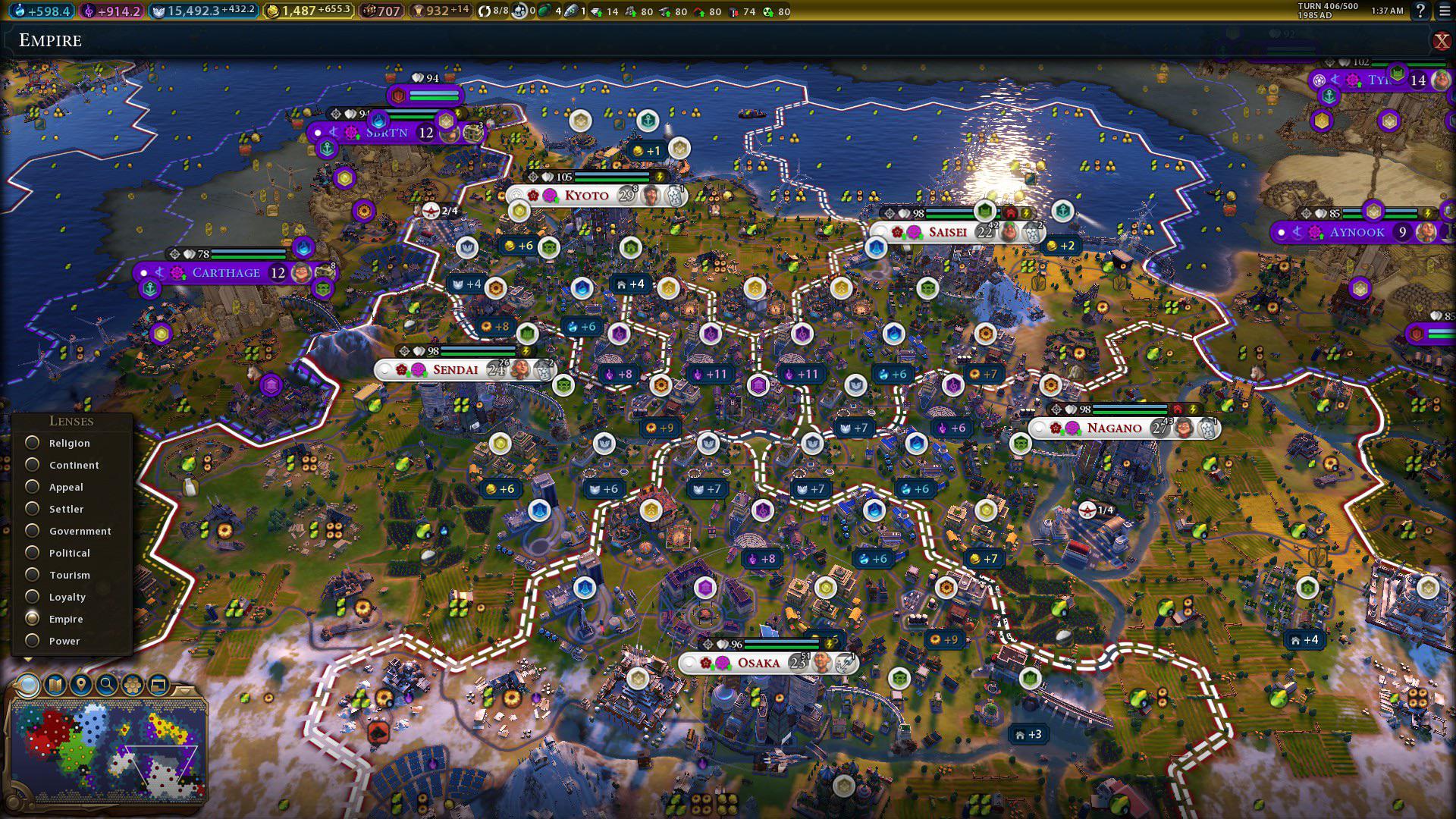The width and height of the screenshot is (1456, 819).
Task: Open the Trade Routes icon showing 8/8
Action: pyautogui.click(x=485, y=11)
